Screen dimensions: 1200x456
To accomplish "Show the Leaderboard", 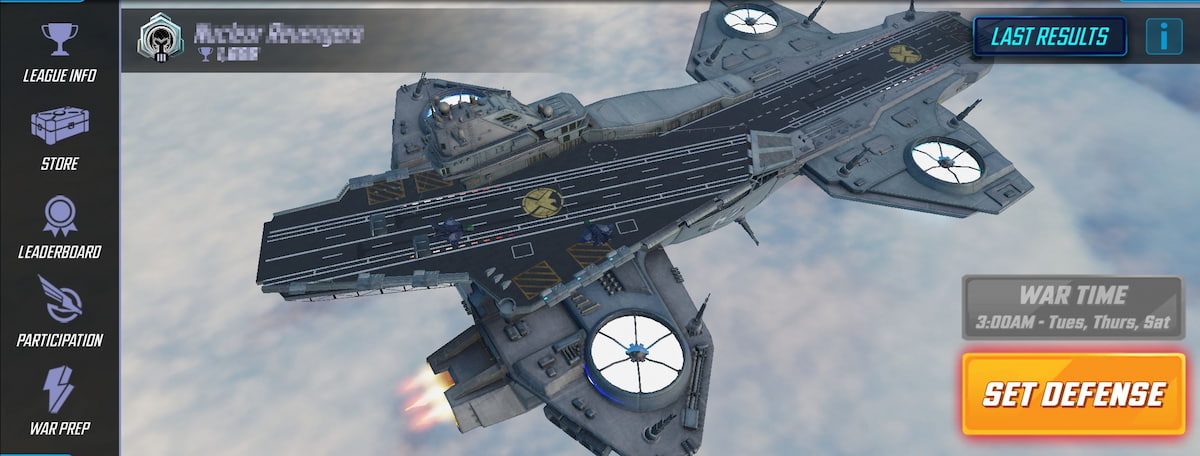I will (60, 226).
